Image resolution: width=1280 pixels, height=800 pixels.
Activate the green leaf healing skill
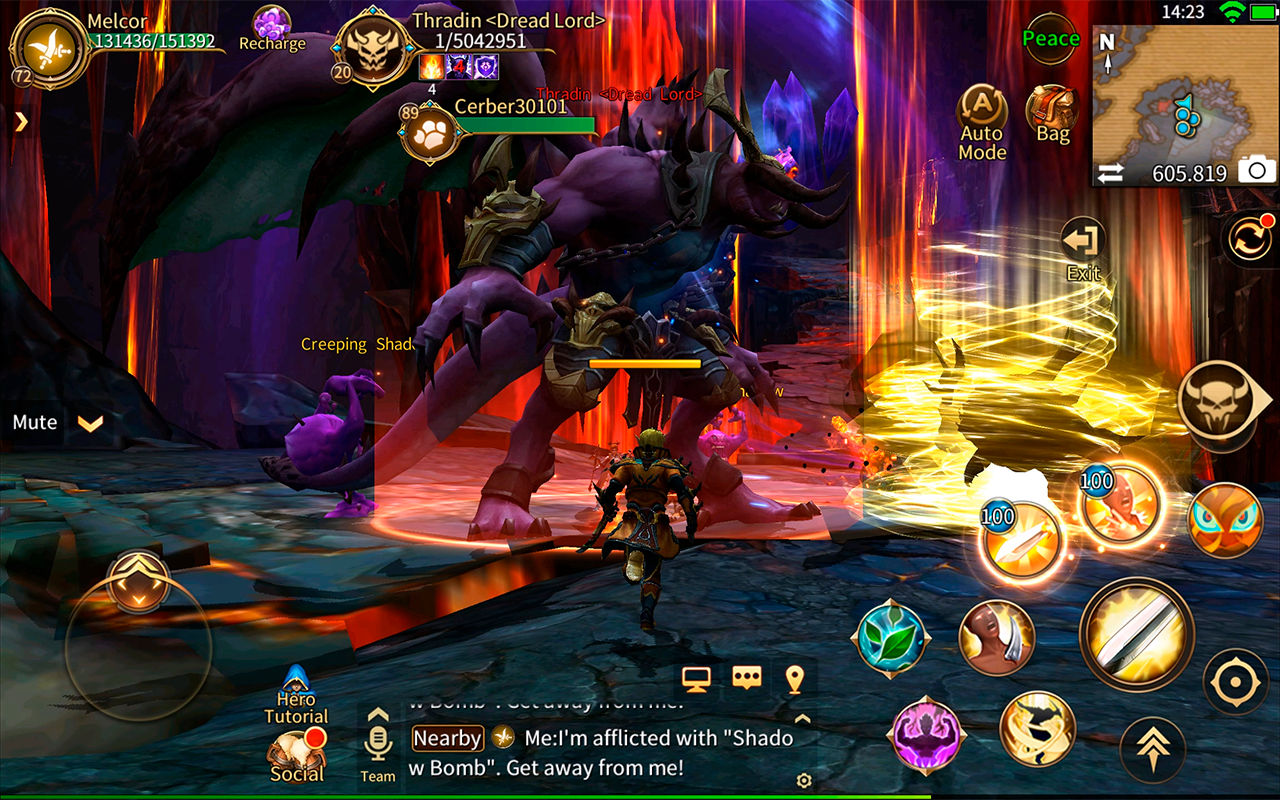pyautogui.click(x=891, y=637)
